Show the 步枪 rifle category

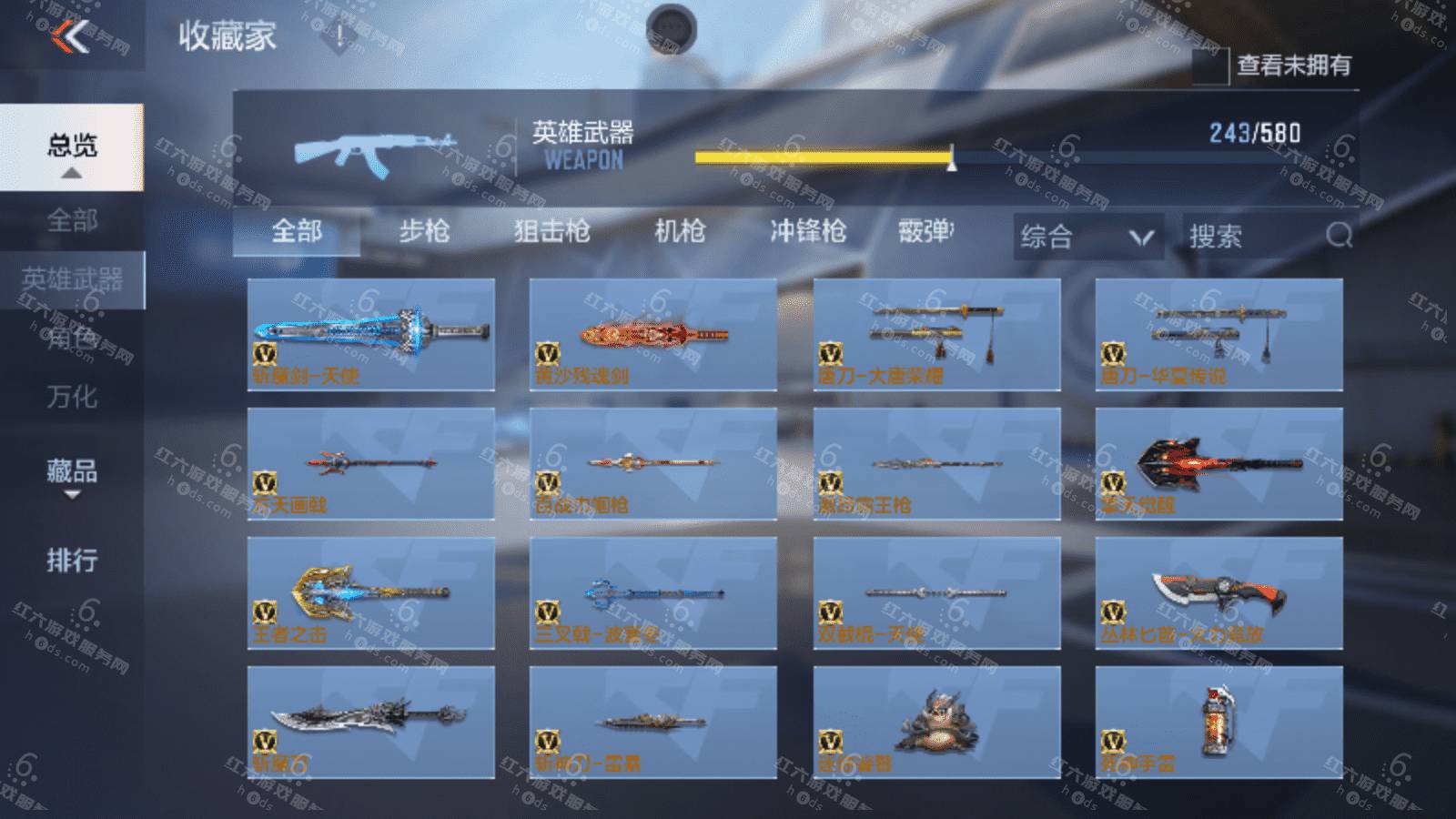[424, 232]
